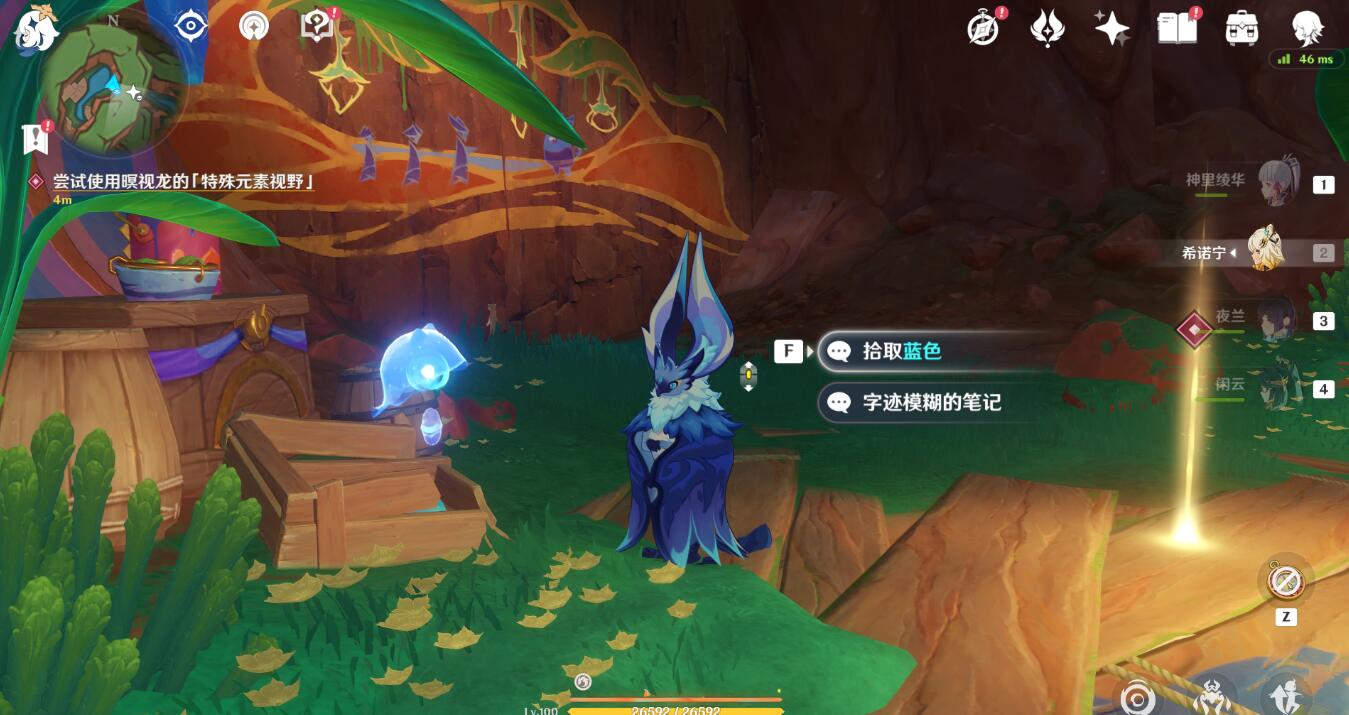Select the quest tracker objective text
The image size is (1349, 715).
click(183, 181)
